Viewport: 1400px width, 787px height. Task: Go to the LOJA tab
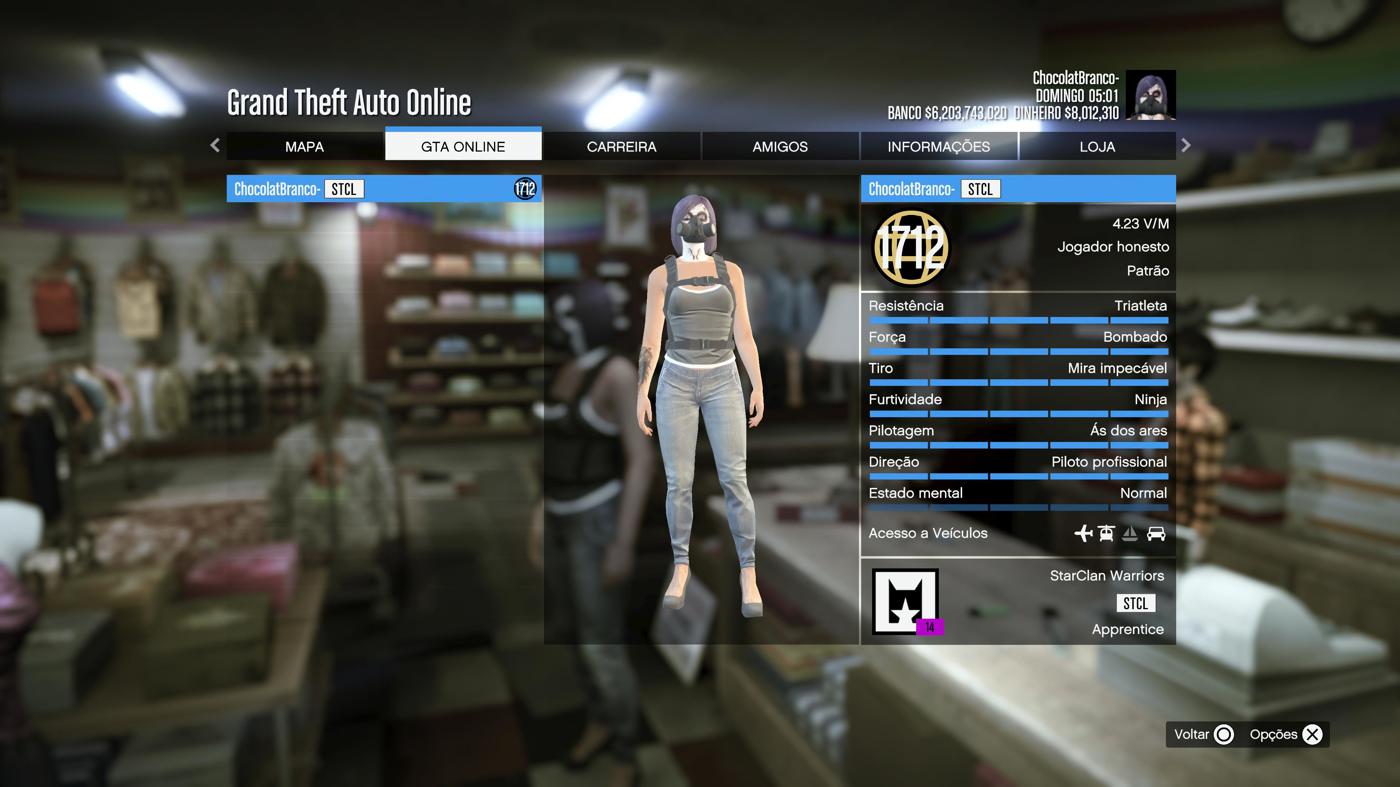1097,146
